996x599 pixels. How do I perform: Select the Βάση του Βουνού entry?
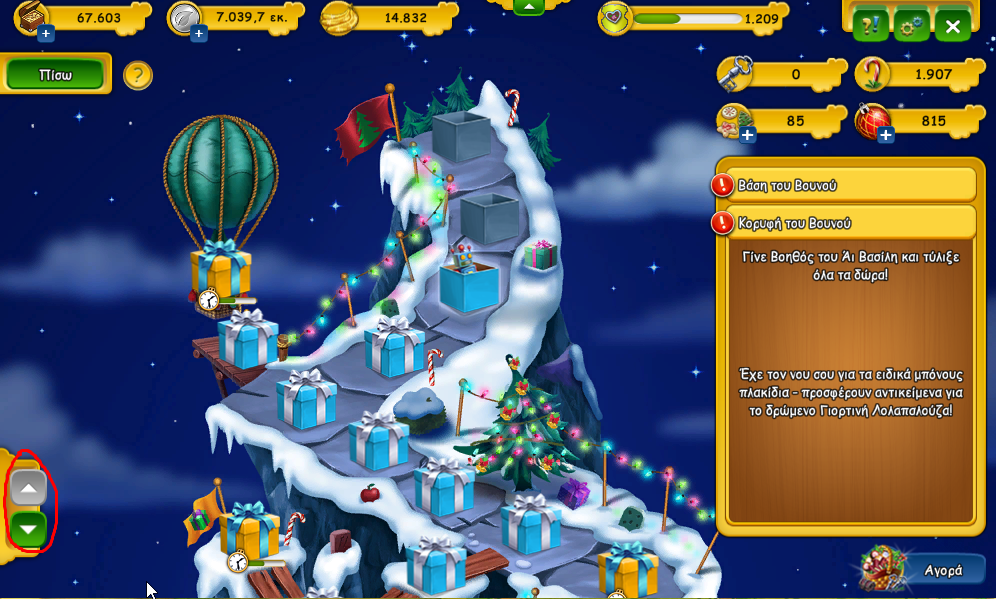845,185
